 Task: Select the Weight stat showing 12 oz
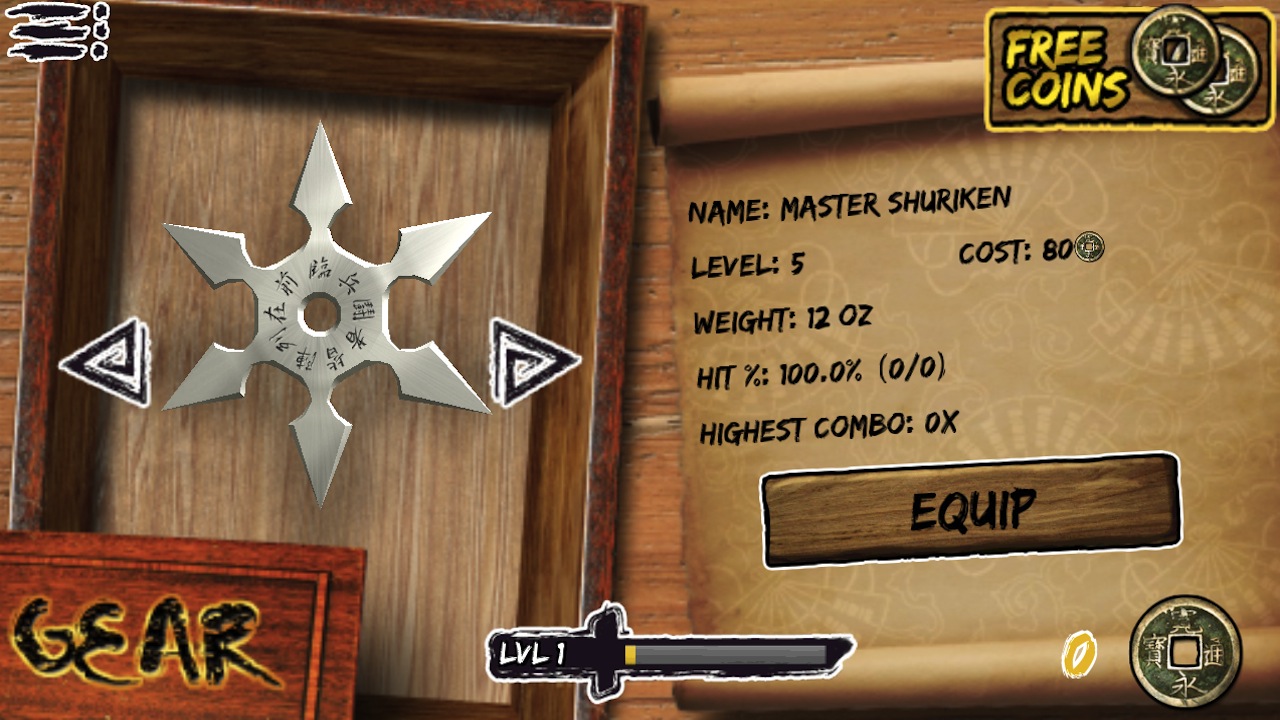tap(785, 319)
